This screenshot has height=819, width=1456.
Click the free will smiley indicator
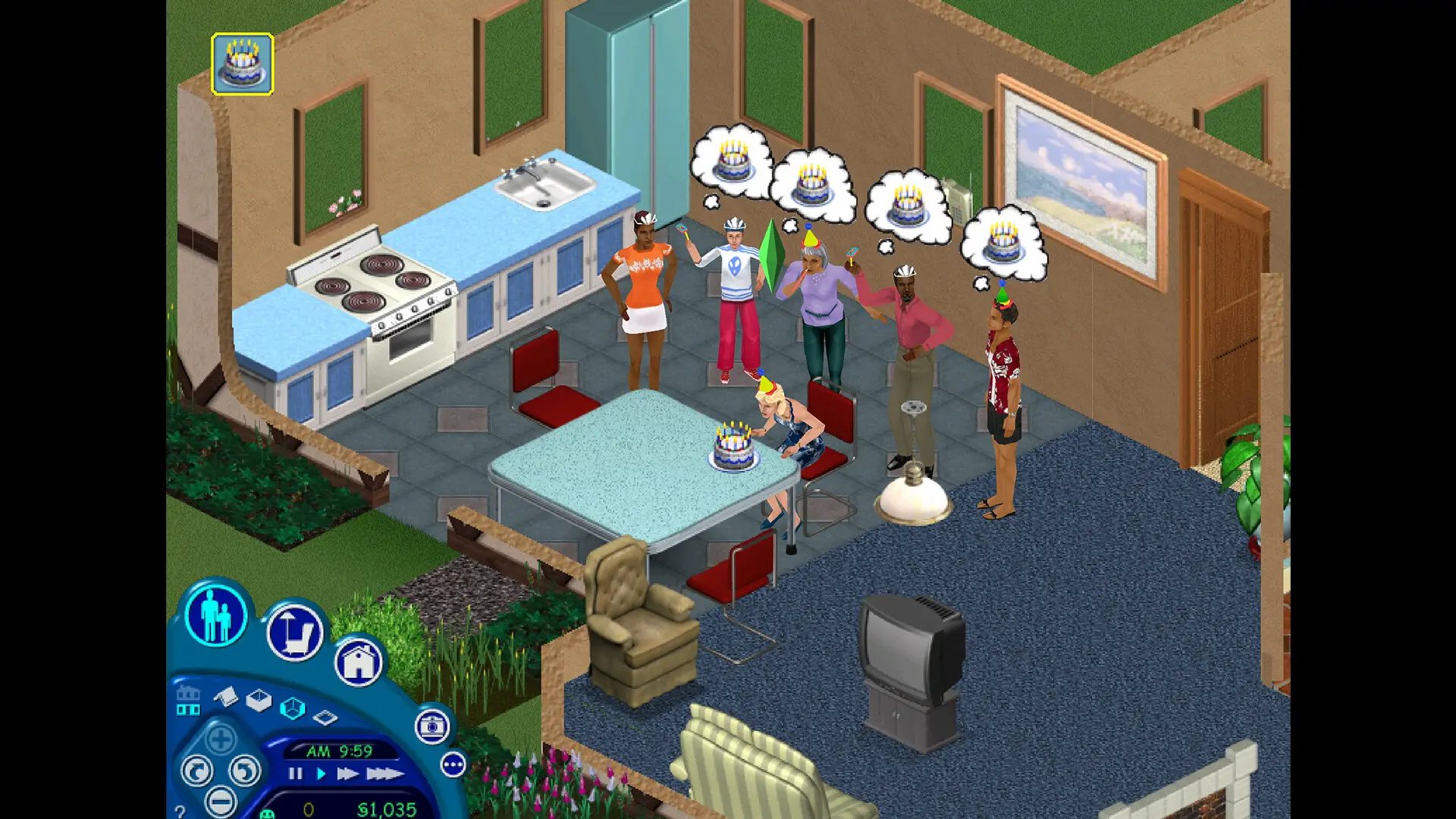click(268, 814)
